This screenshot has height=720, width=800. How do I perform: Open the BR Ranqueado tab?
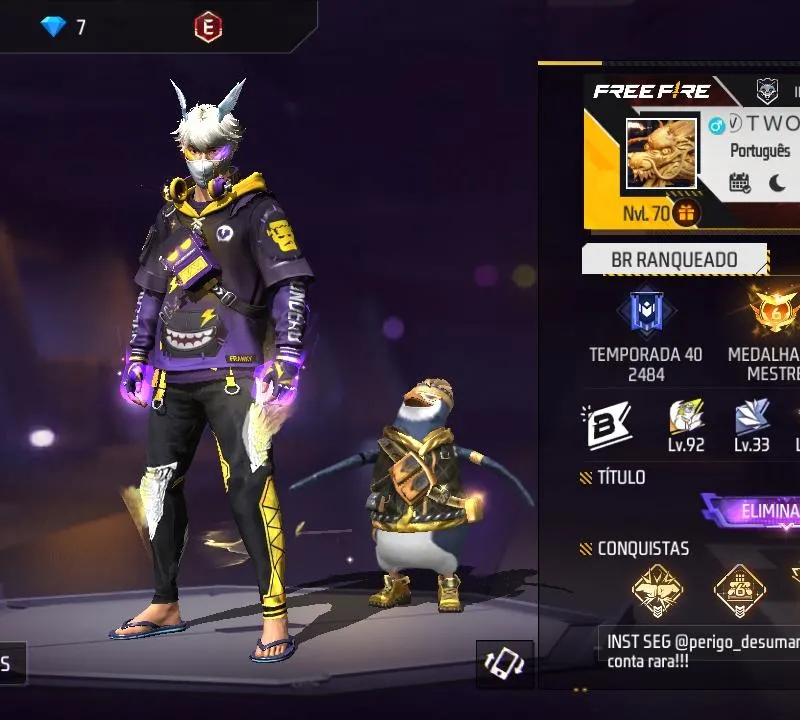coord(674,260)
